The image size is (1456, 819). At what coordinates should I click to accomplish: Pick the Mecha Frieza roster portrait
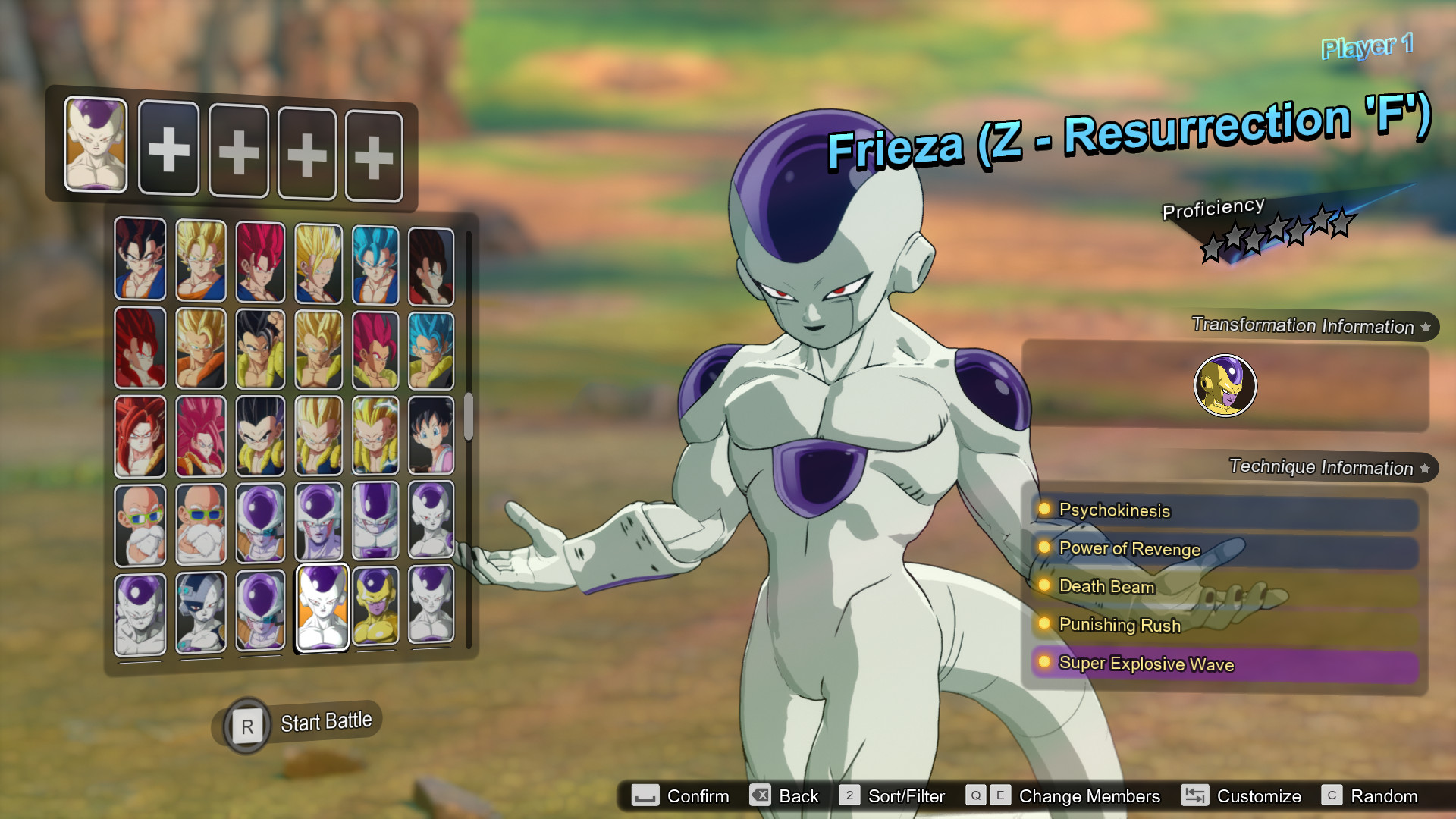click(x=201, y=611)
